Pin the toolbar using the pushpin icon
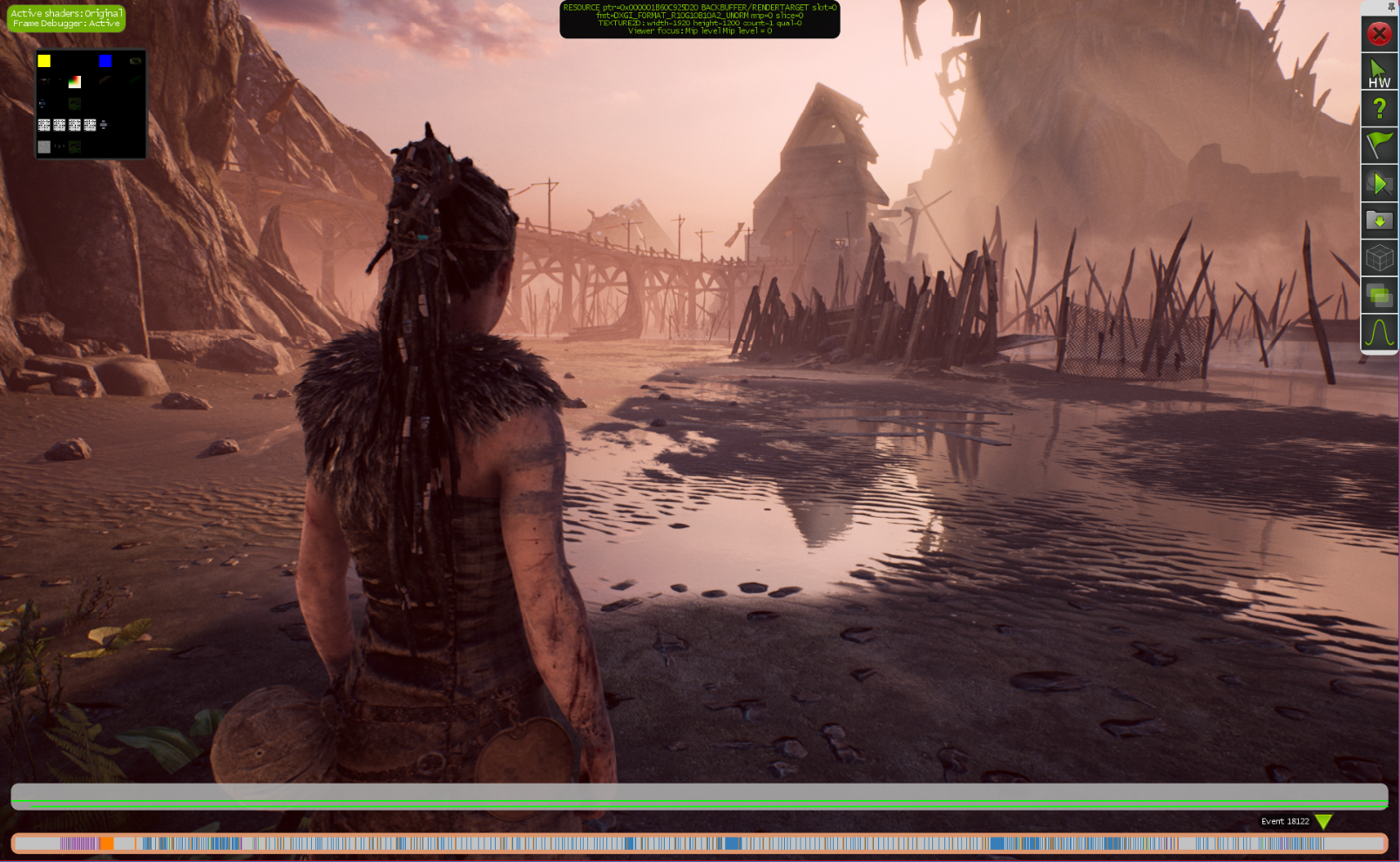The image size is (1400, 862). point(1390,7)
